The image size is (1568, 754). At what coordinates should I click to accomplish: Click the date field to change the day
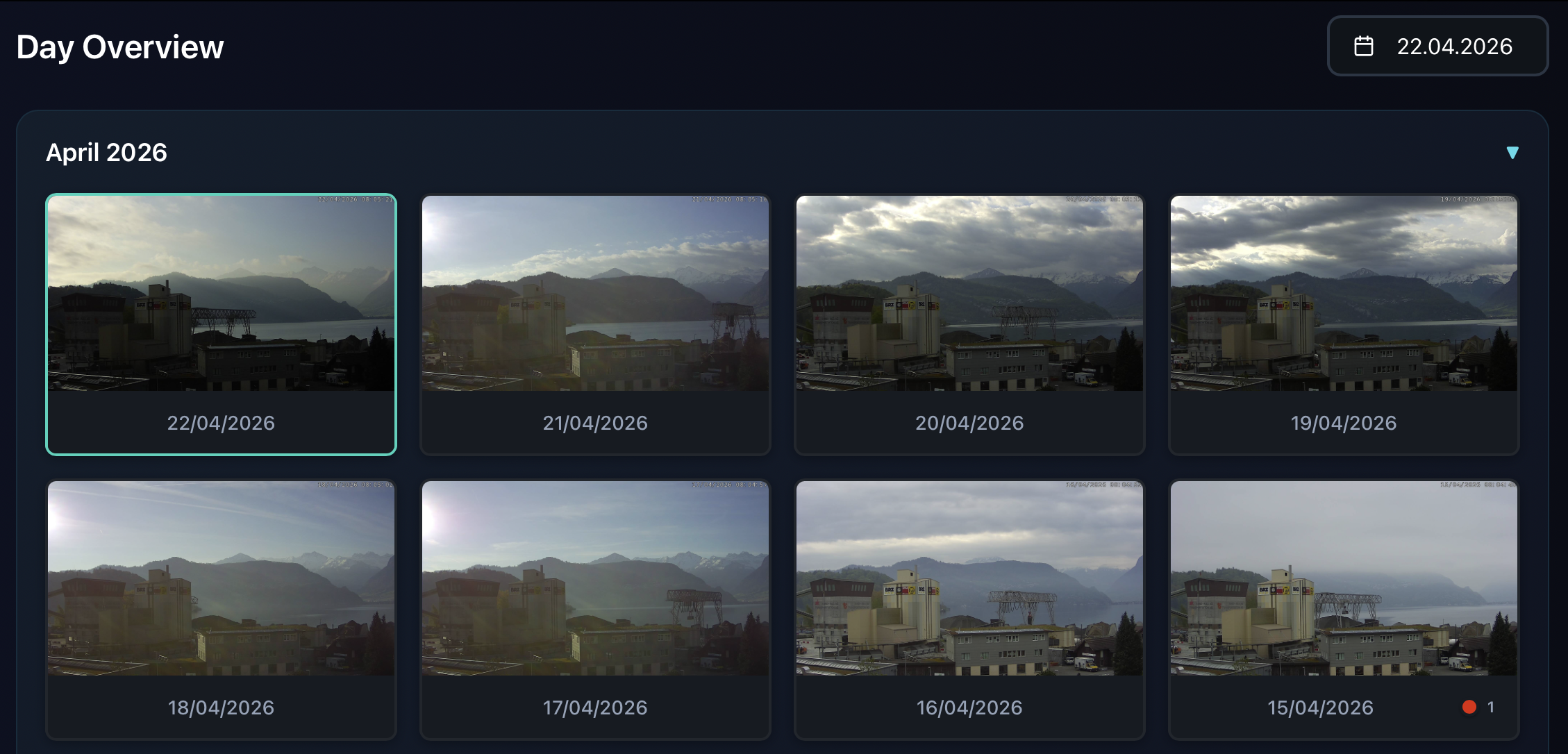pyautogui.click(x=1453, y=46)
